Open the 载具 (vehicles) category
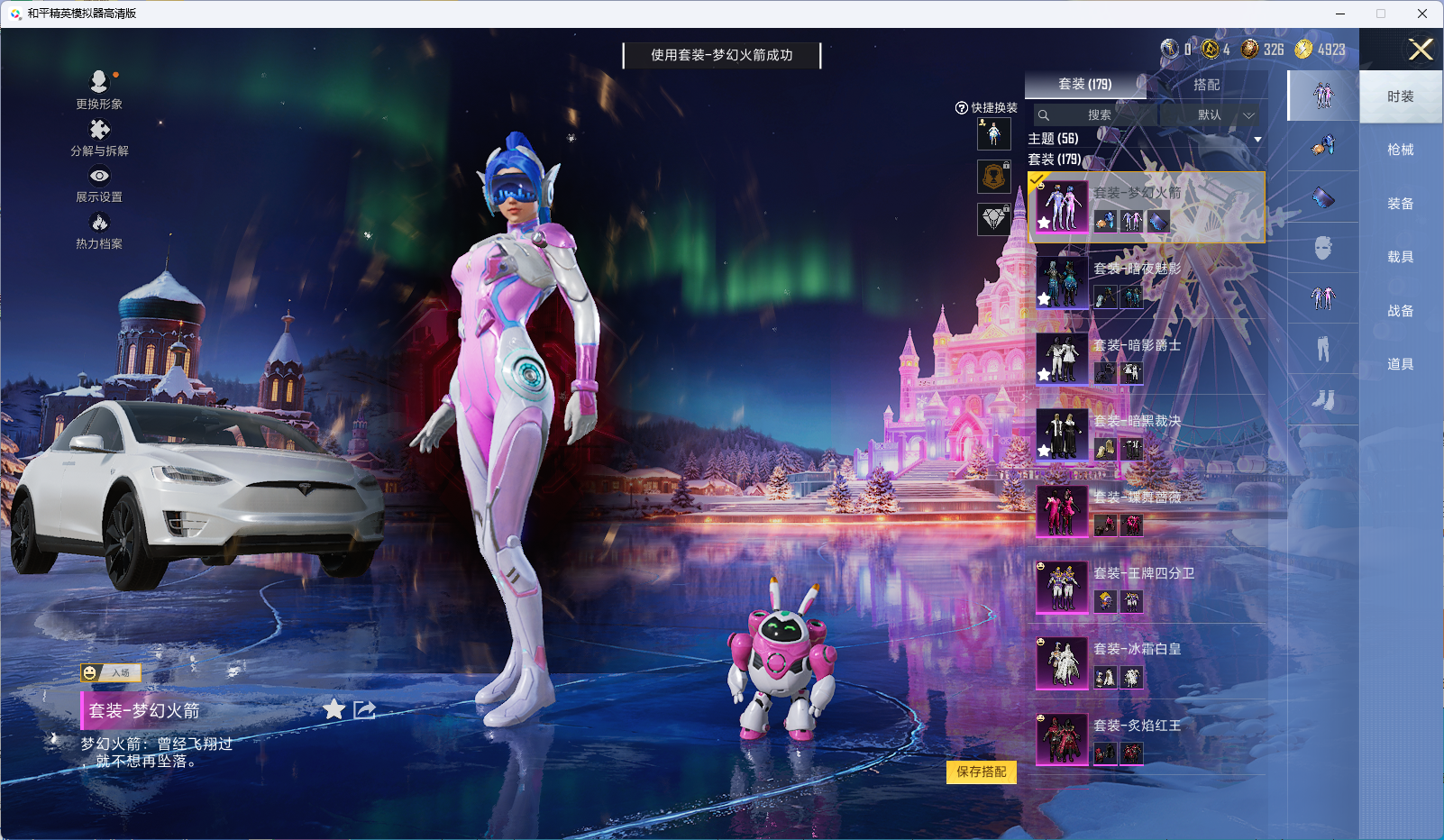Screen dimensions: 1444x840 [1400, 257]
